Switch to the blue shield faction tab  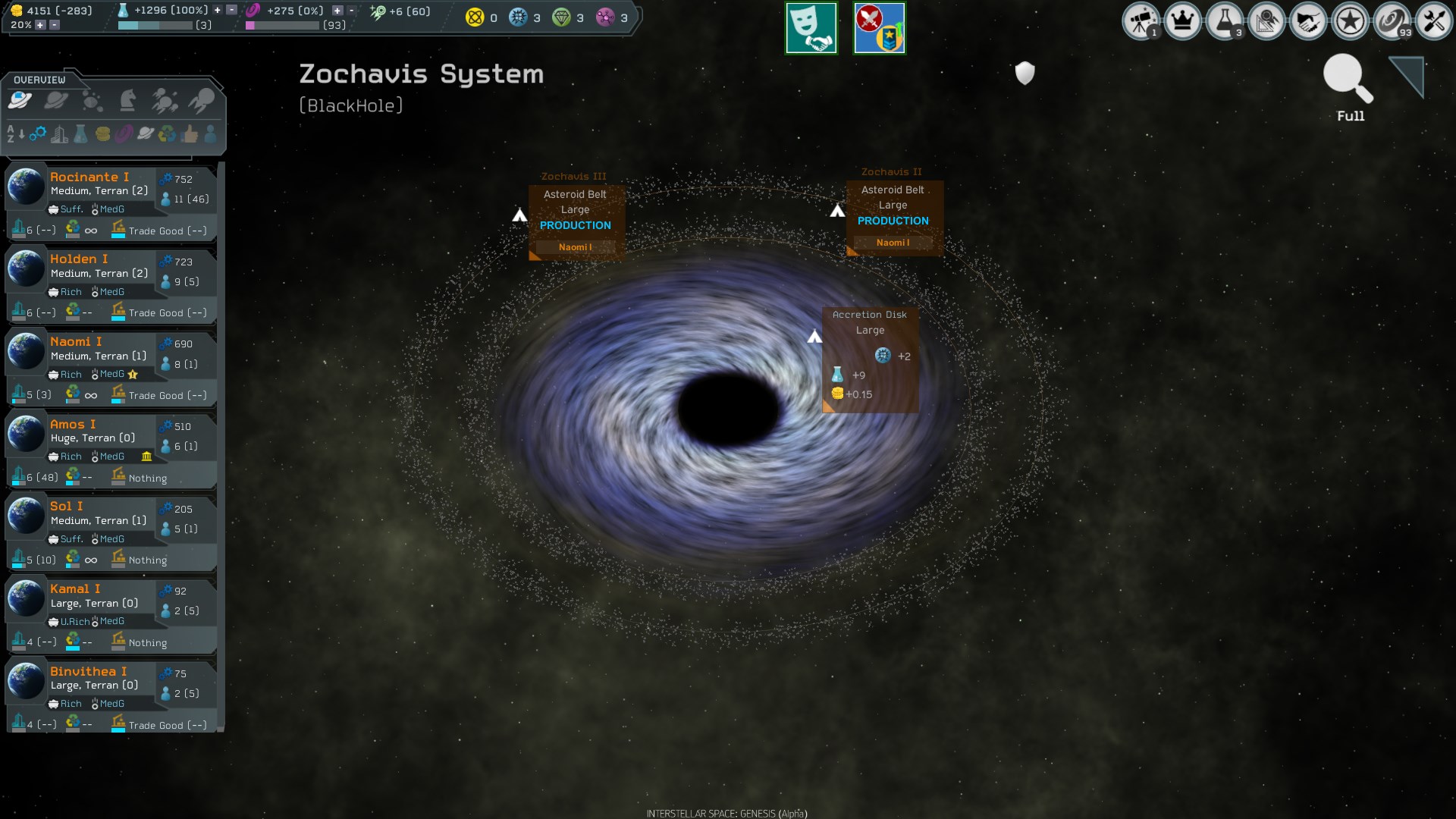(880, 27)
